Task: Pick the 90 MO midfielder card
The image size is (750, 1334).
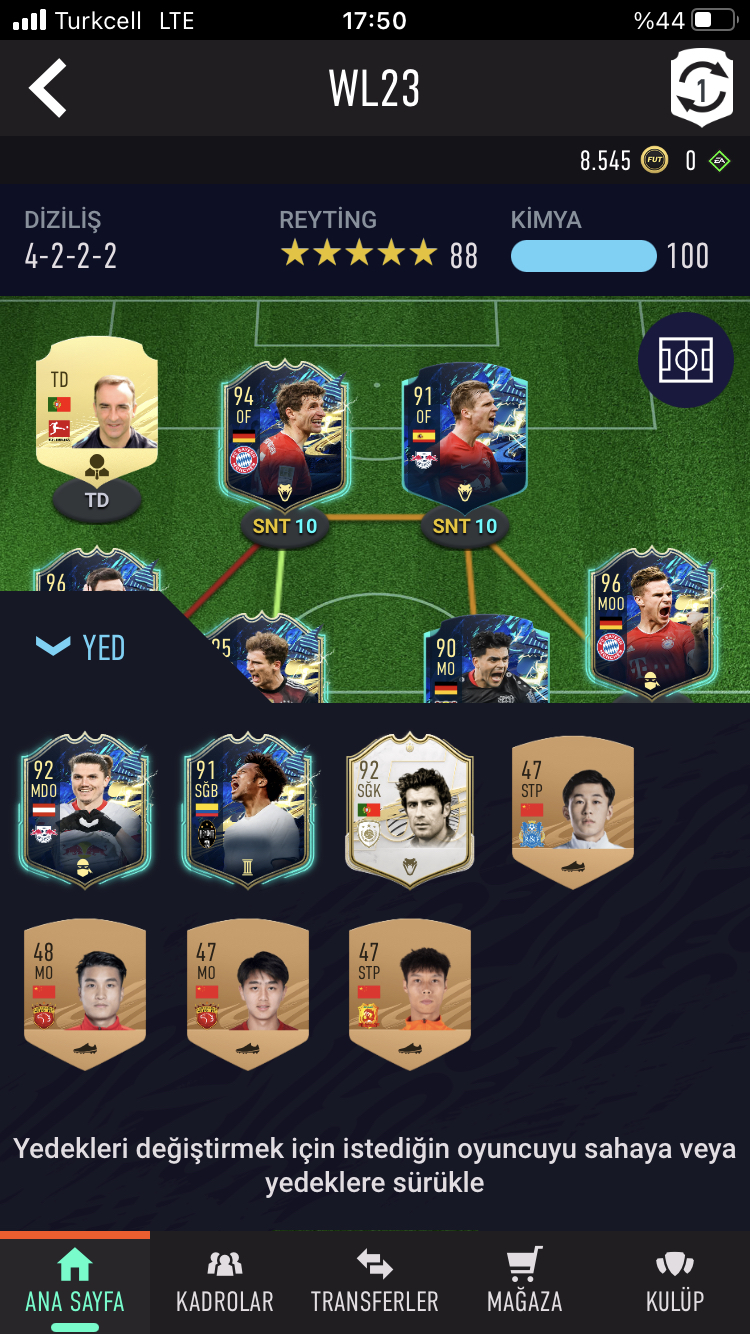Action: pos(486,660)
